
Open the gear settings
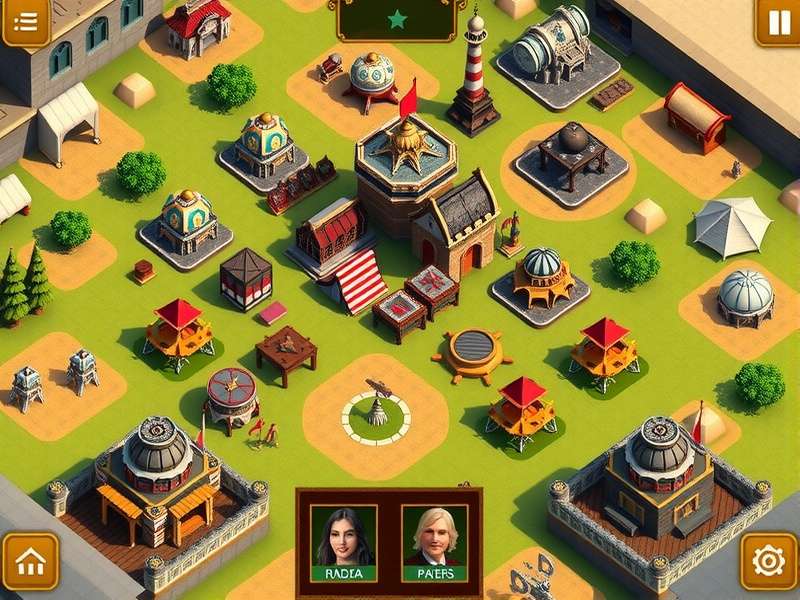(x=768, y=561)
